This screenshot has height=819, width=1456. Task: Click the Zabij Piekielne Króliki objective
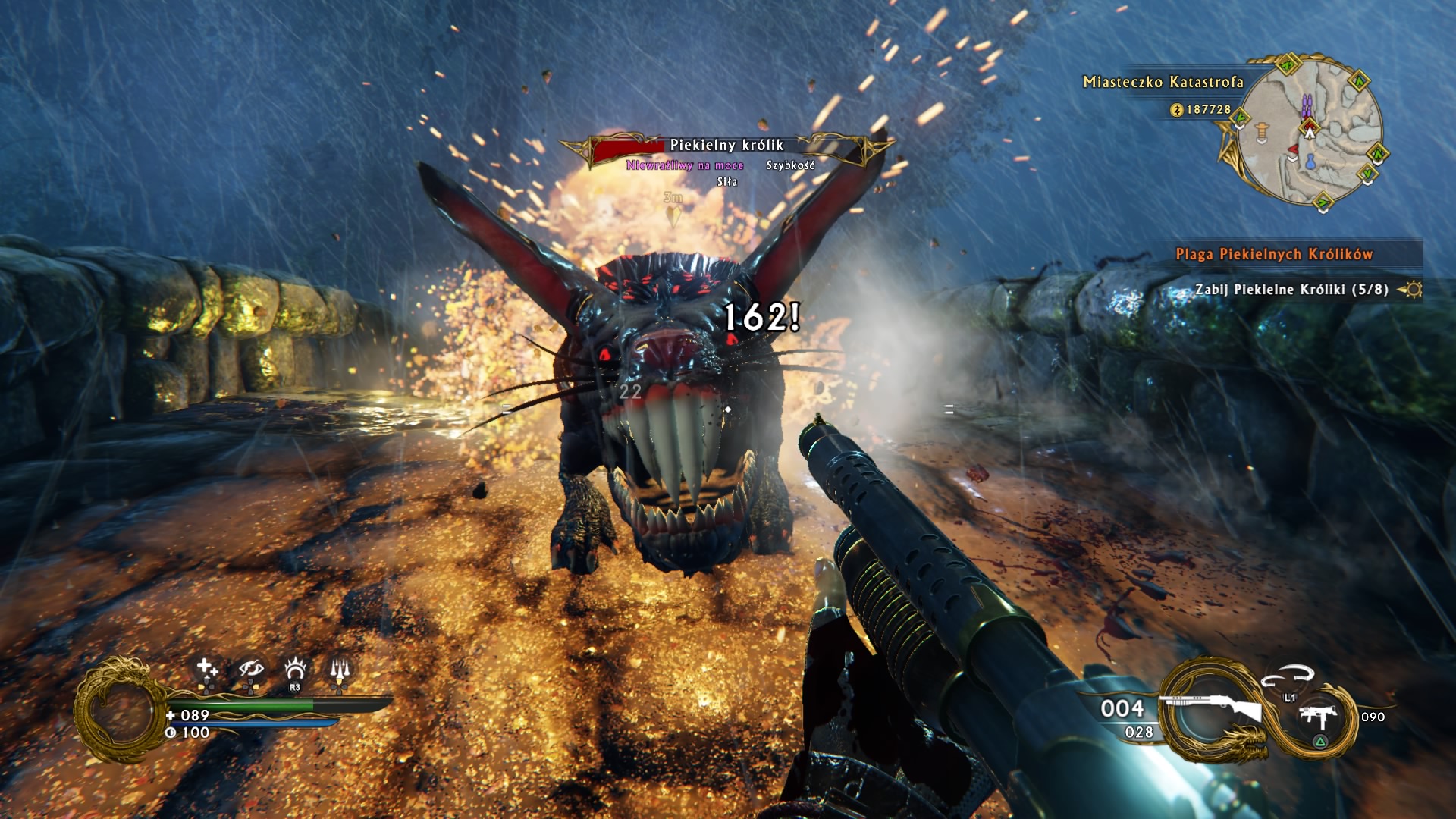(x=1291, y=289)
